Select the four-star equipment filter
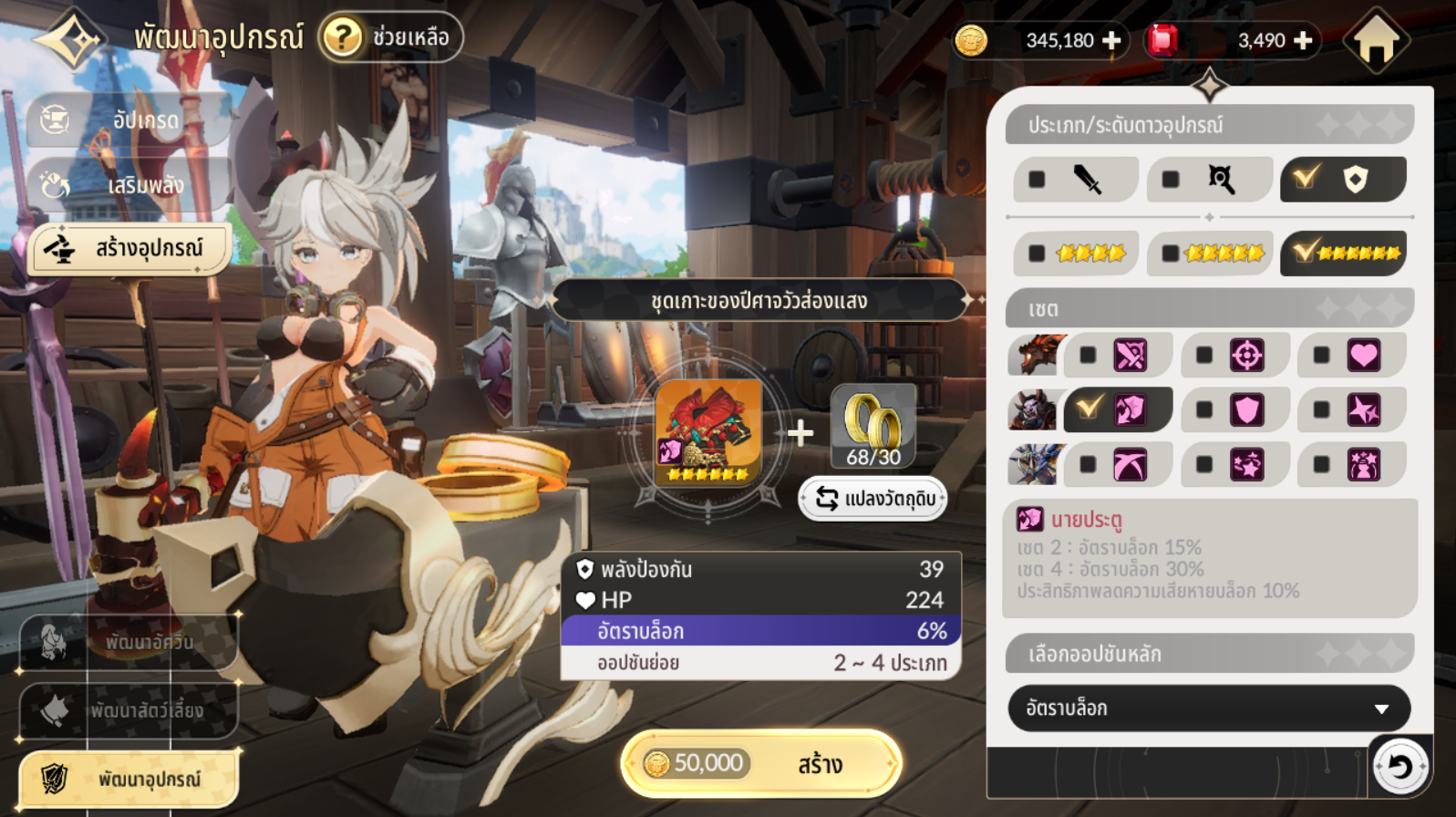The image size is (1456, 817). pyautogui.click(x=1075, y=253)
